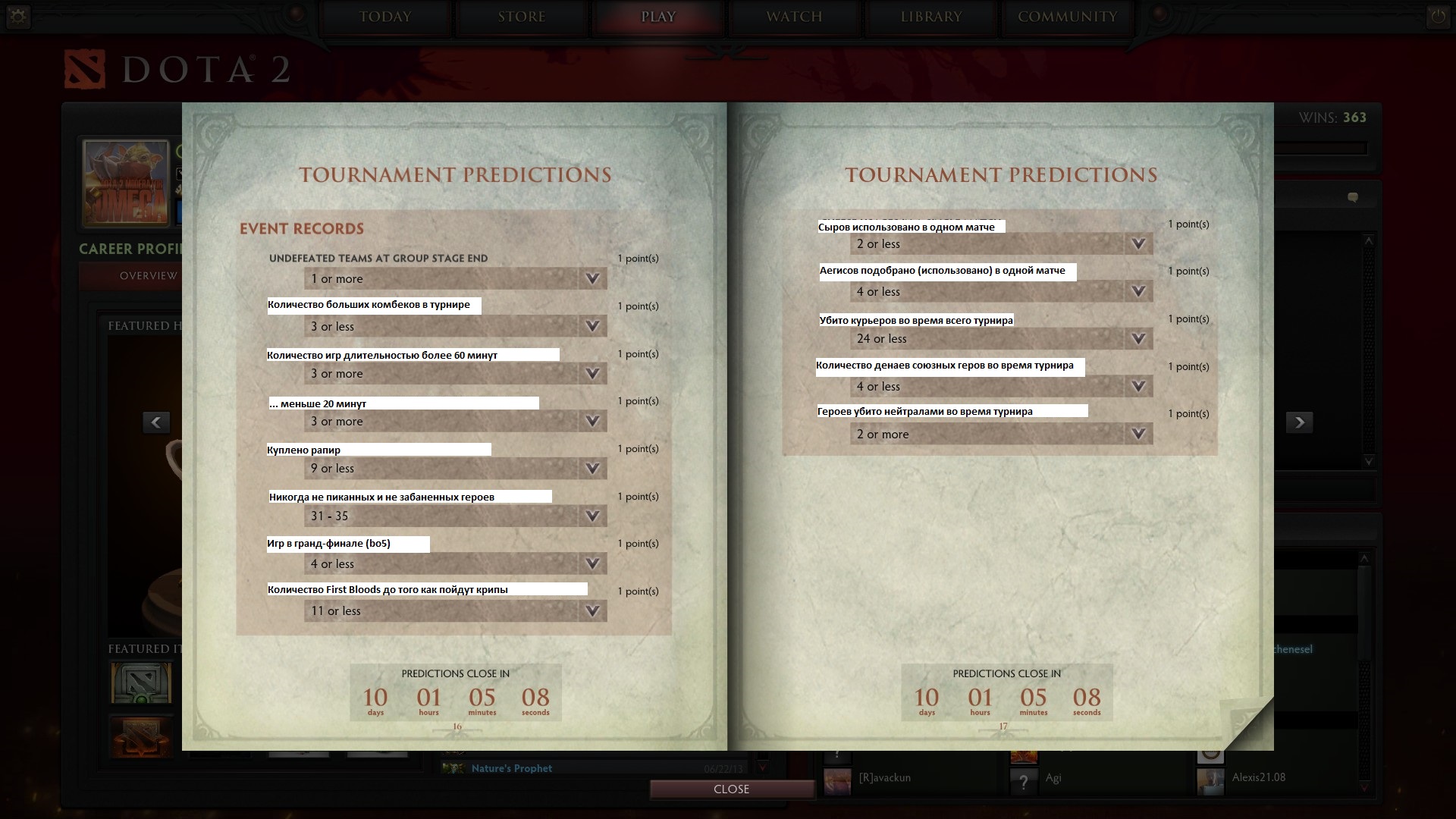Viewport: 1456px width, 819px height.
Task: Close the tournament predictions book
Action: [x=731, y=789]
